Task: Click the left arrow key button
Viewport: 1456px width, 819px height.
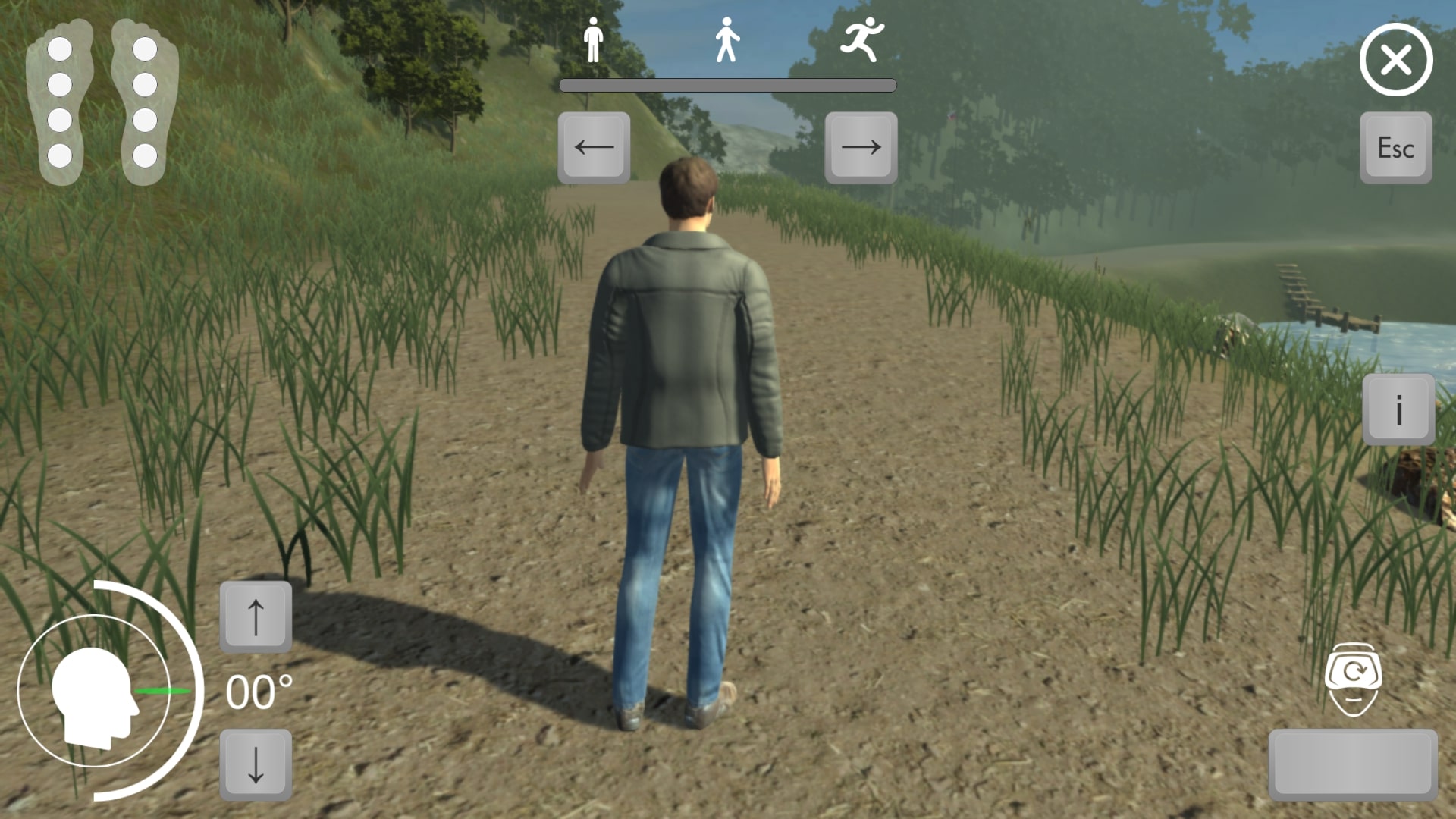Action: (x=594, y=147)
